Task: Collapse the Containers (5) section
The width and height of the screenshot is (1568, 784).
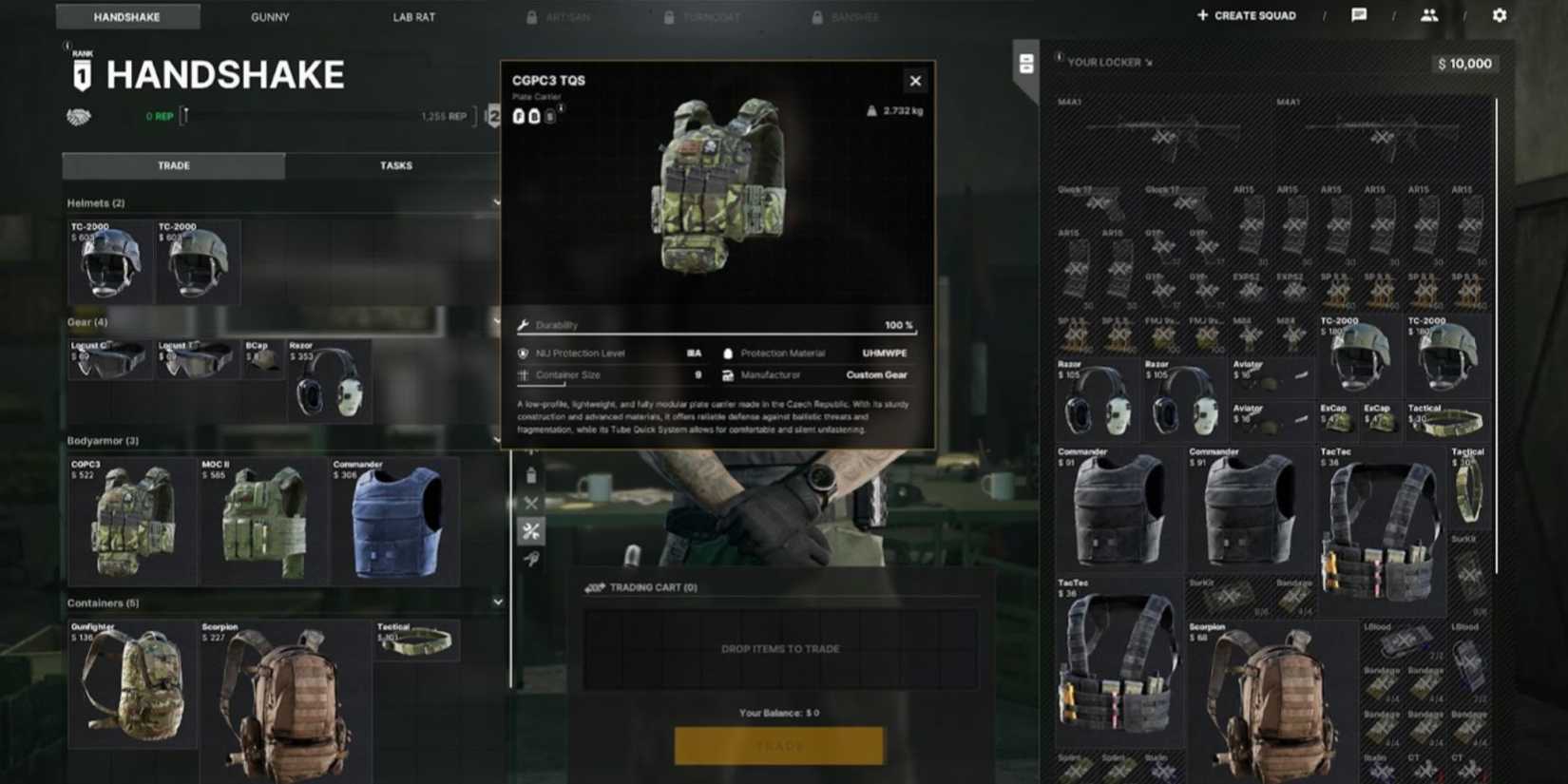Action: (x=498, y=602)
